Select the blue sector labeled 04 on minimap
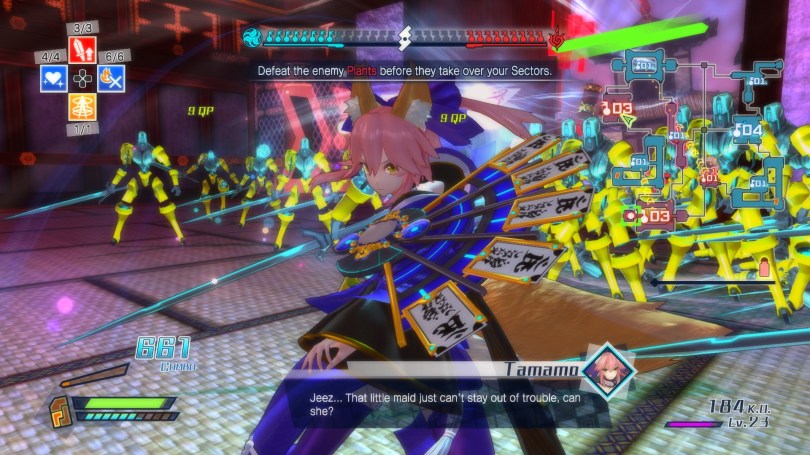 click(748, 130)
